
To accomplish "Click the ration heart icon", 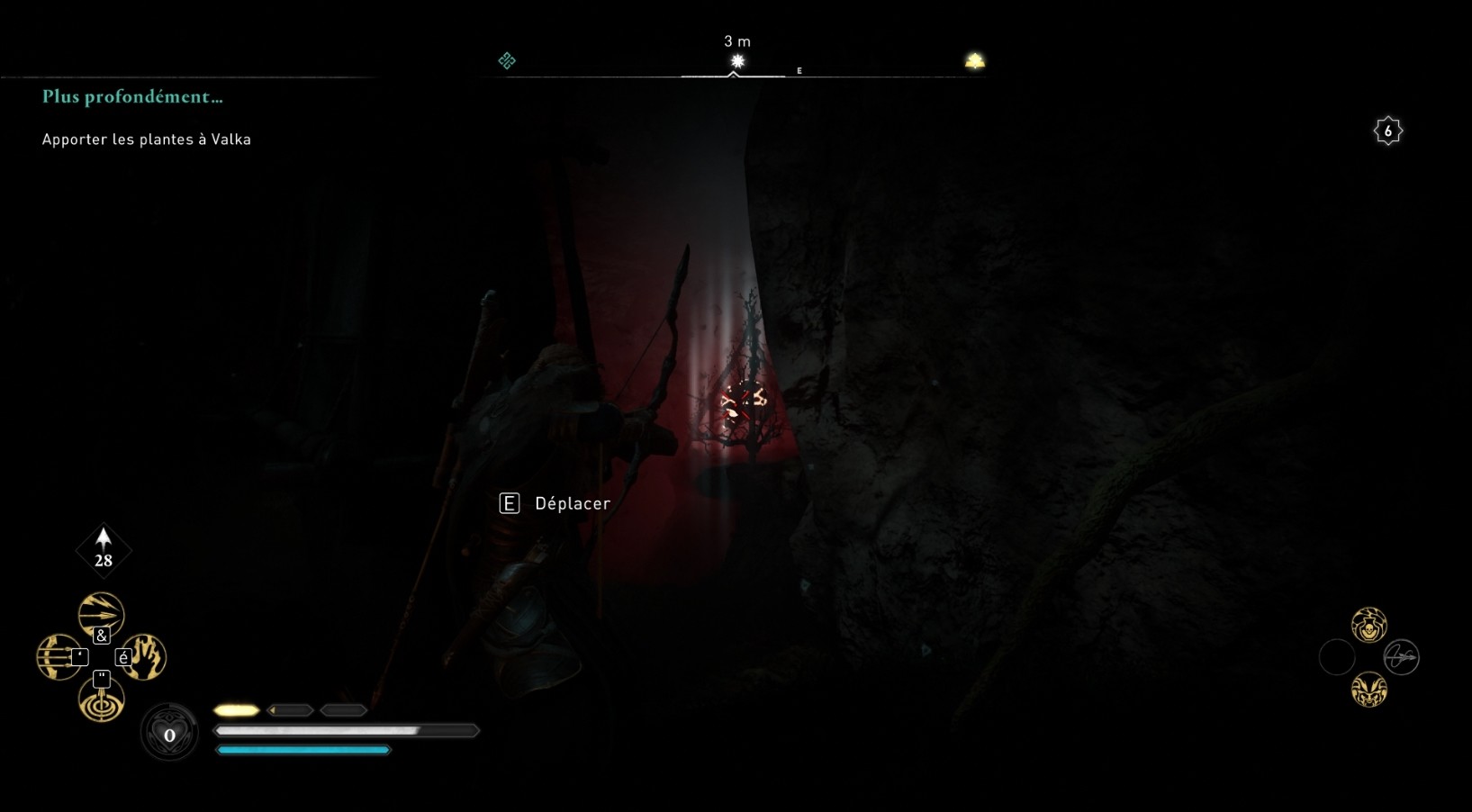I will (x=169, y=735).
